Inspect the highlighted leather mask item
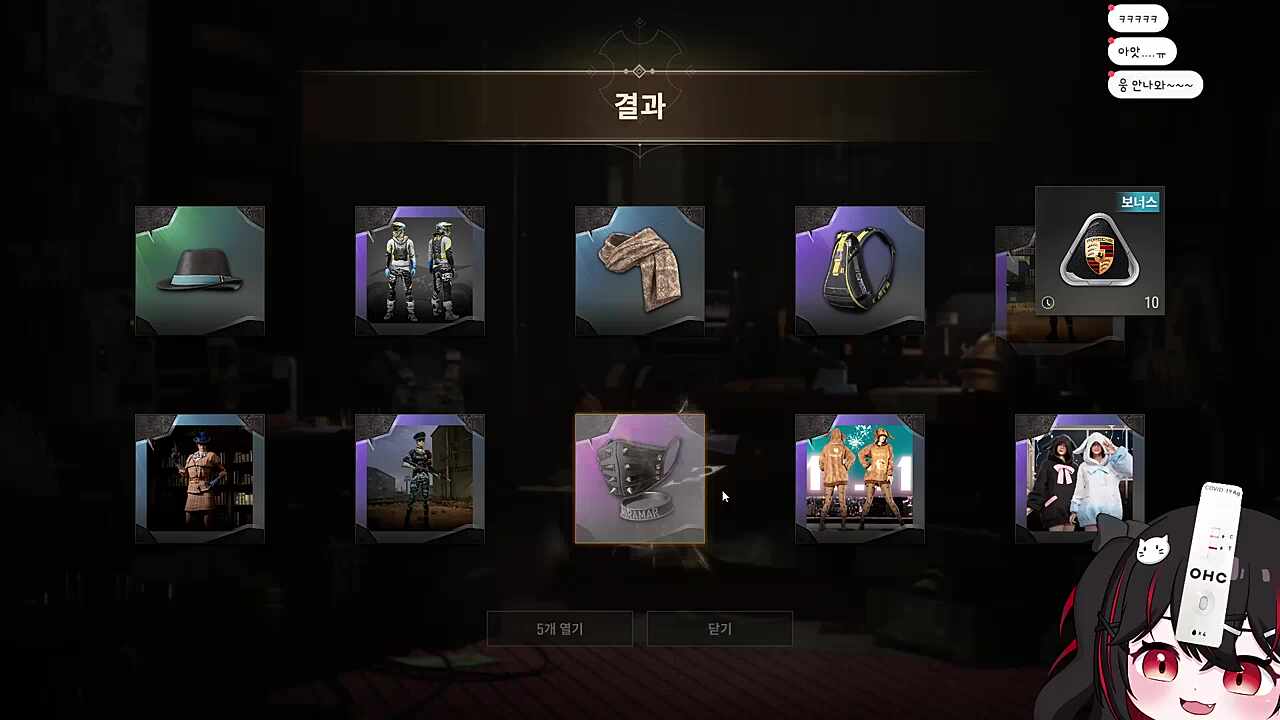This screenshot has height=720, width=1280. click(639, 478)
